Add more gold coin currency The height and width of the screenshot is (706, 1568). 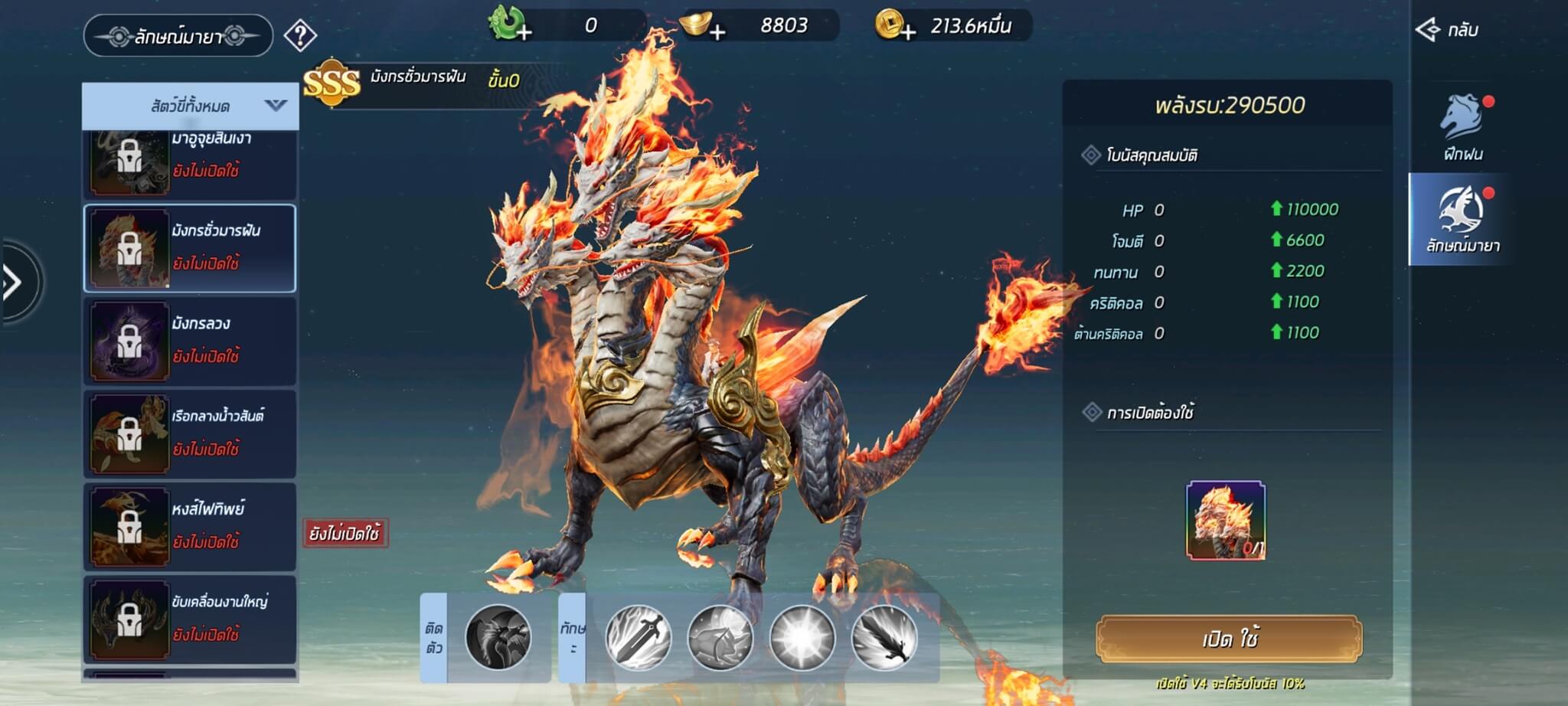[x=908, y=32]
